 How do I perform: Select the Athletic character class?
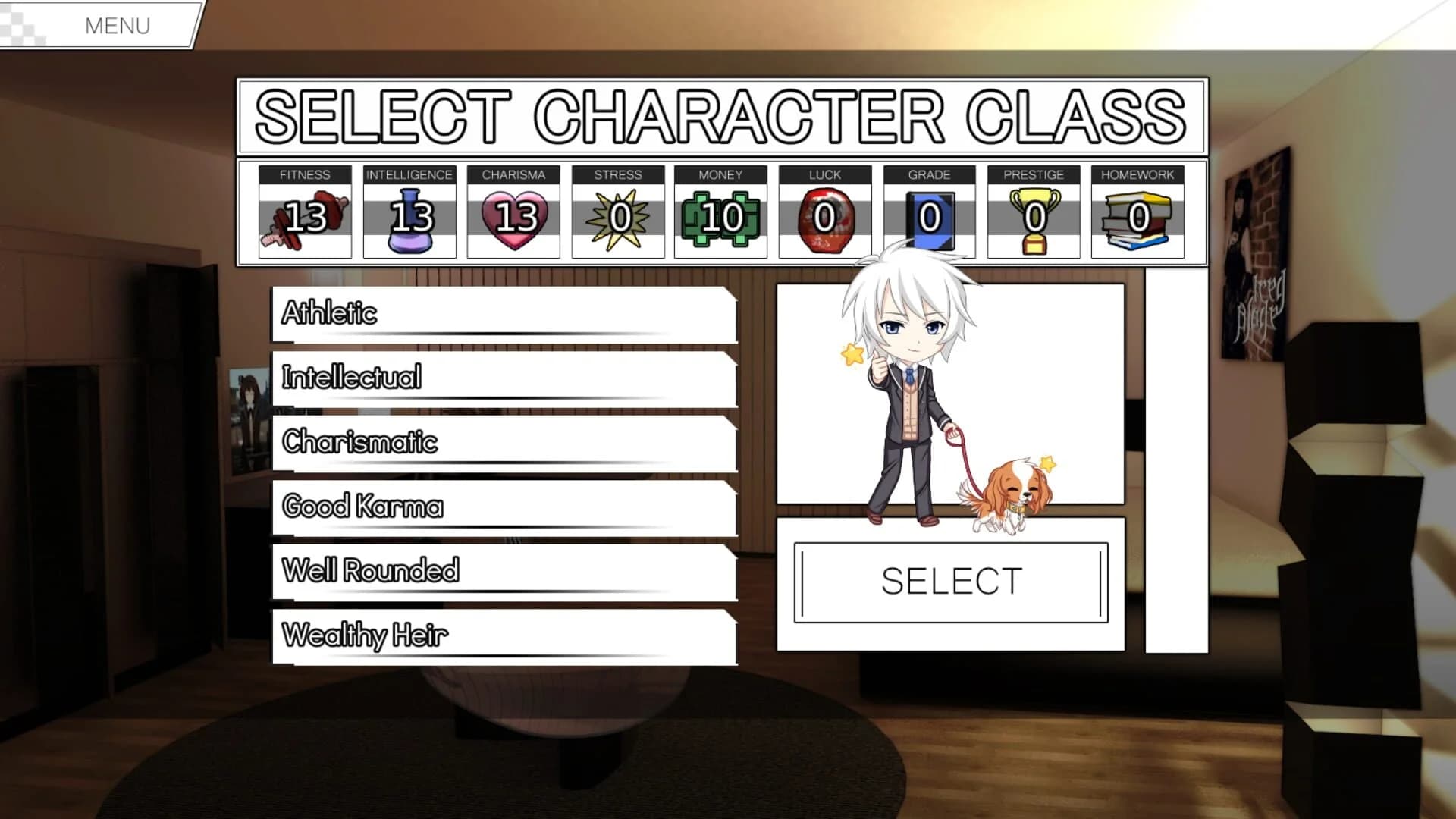point(500,313)
